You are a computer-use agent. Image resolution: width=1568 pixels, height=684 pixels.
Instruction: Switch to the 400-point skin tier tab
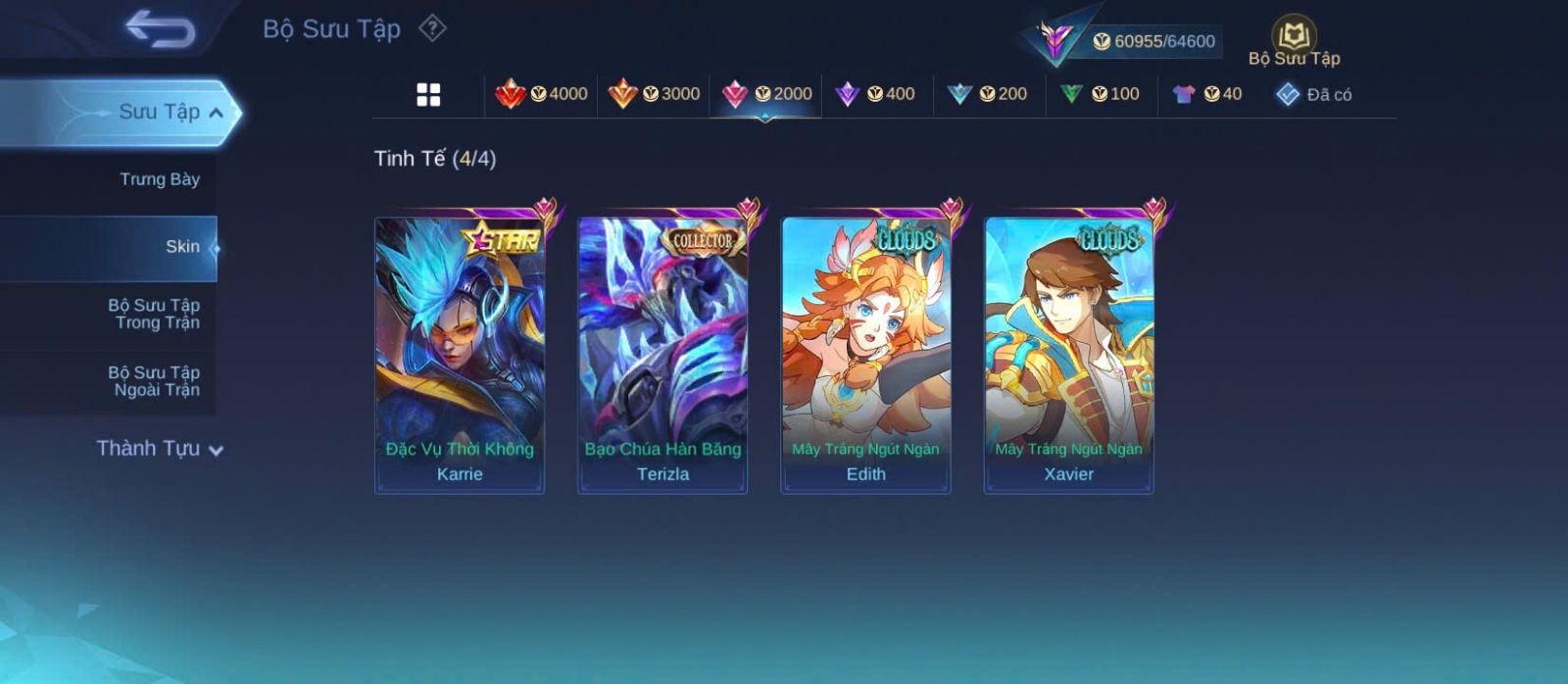pos(875,94)
